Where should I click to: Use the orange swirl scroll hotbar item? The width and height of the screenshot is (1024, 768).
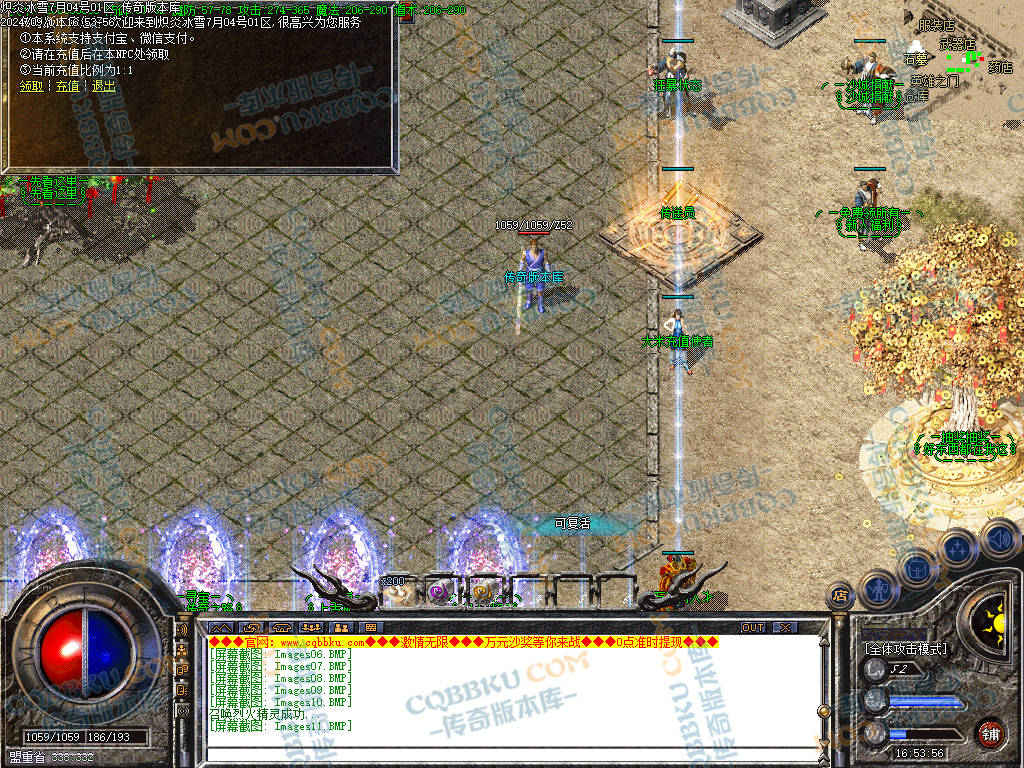click(484, 592)
